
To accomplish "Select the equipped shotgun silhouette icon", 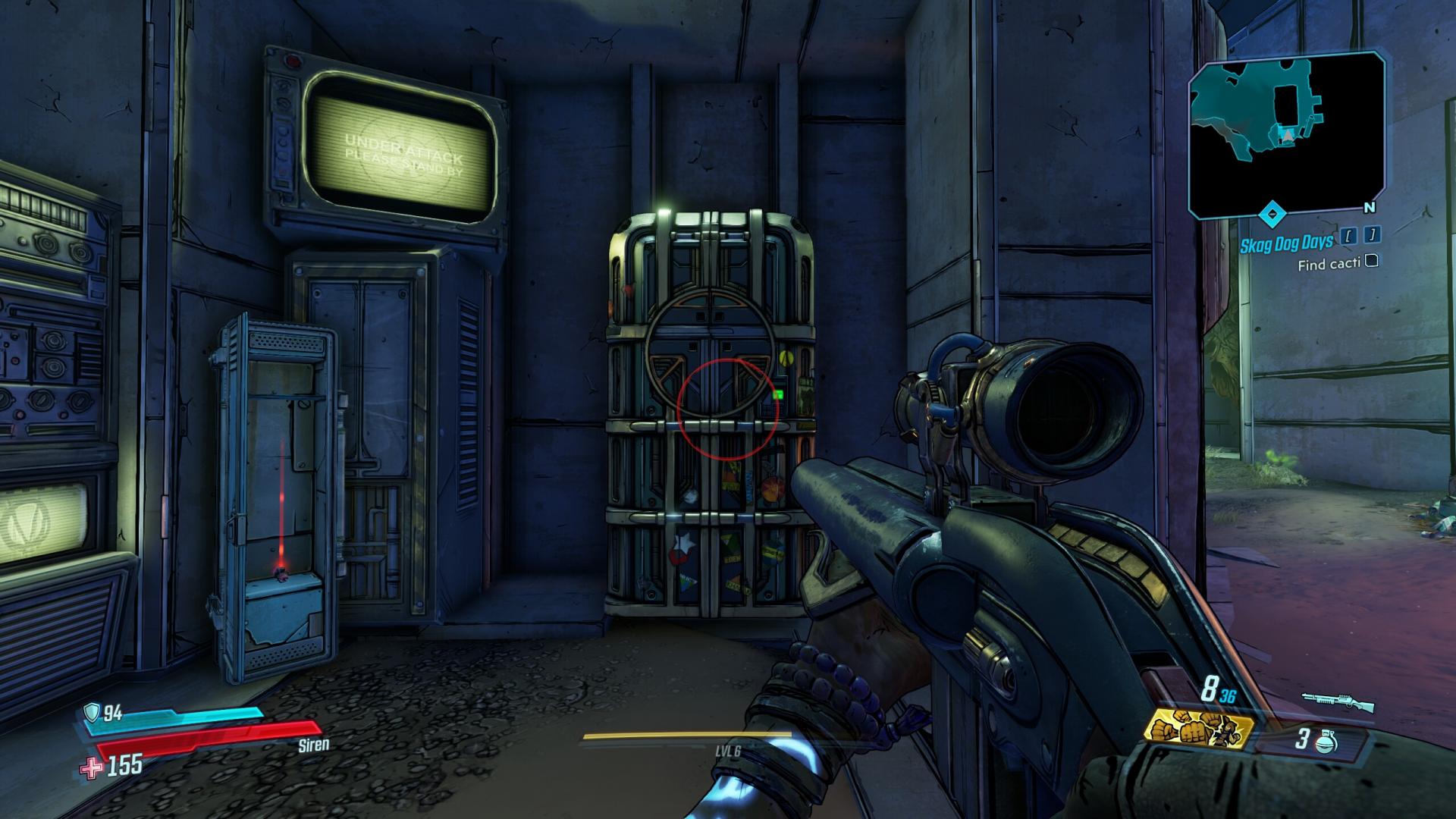I will click(x=1338, y=703).
